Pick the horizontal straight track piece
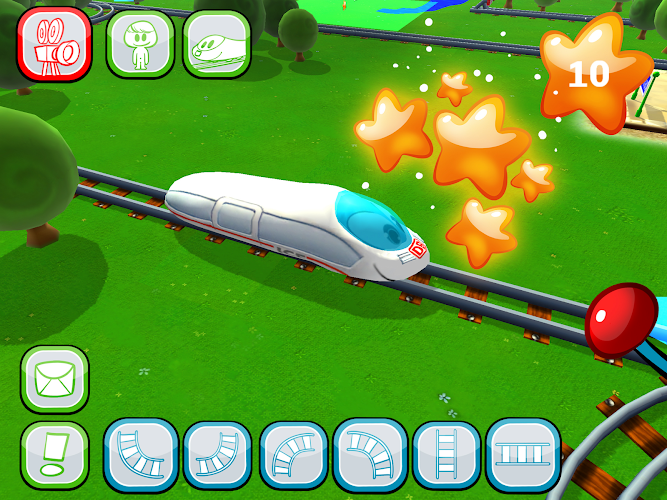667x500 pixels. tap(521, 455)
